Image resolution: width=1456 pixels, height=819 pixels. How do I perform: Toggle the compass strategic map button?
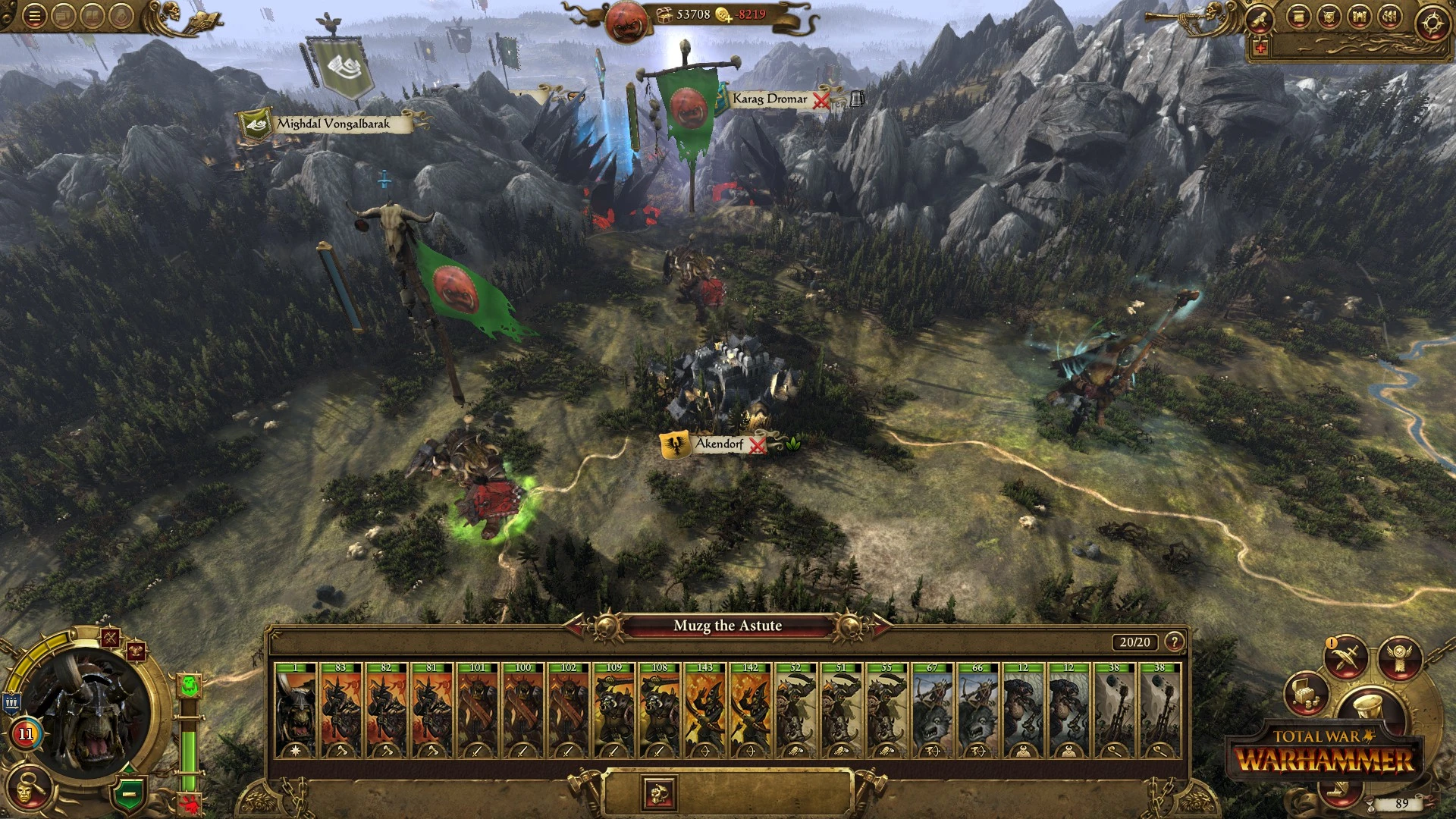click(x=1432, y=23)
